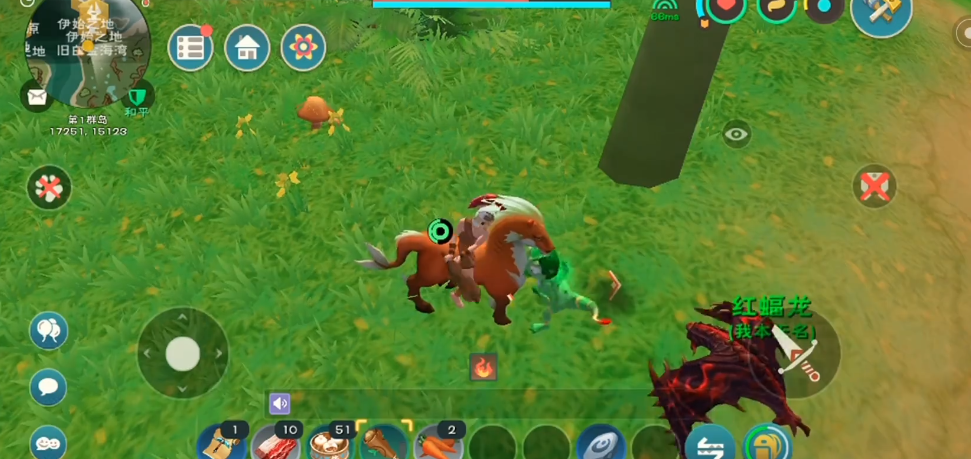Open the chat speech bubble
Viewport: 971px width, 459px height.
click(x=48, y=387)
